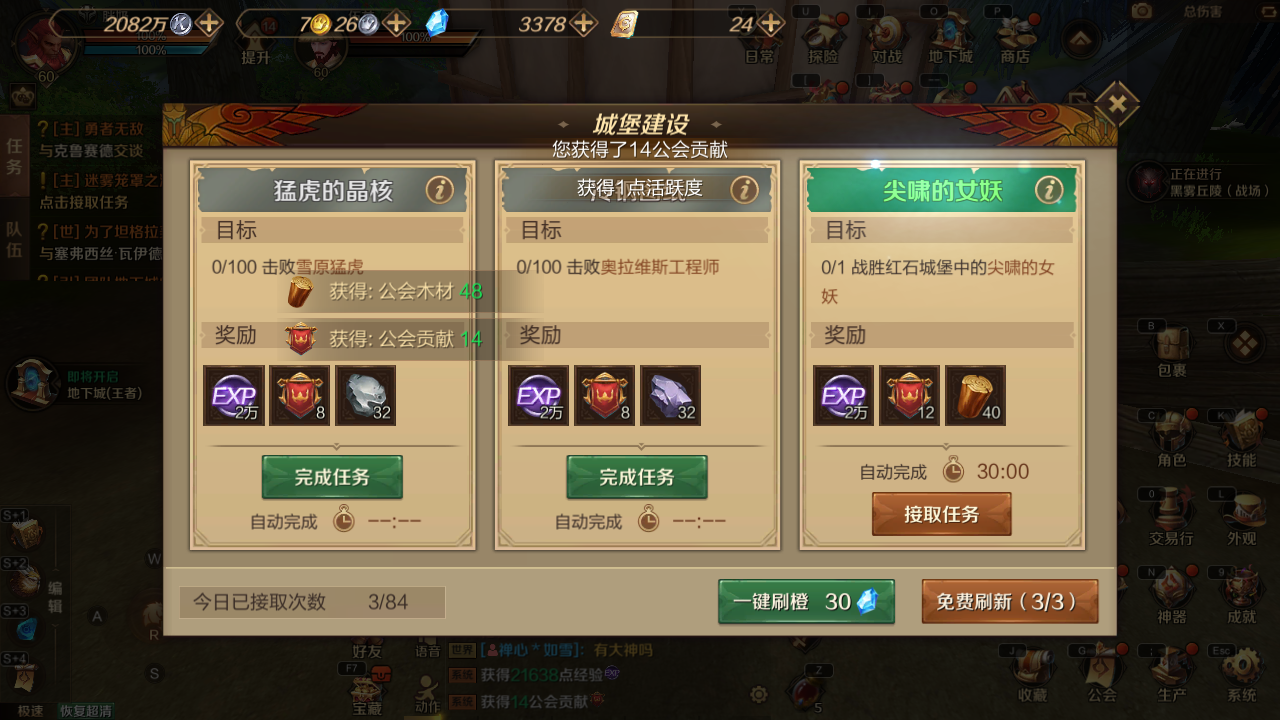The image size is (1280, 720).
Task: Click 接取任务 for 尖啸的女妖
Action: coord(941,513)
